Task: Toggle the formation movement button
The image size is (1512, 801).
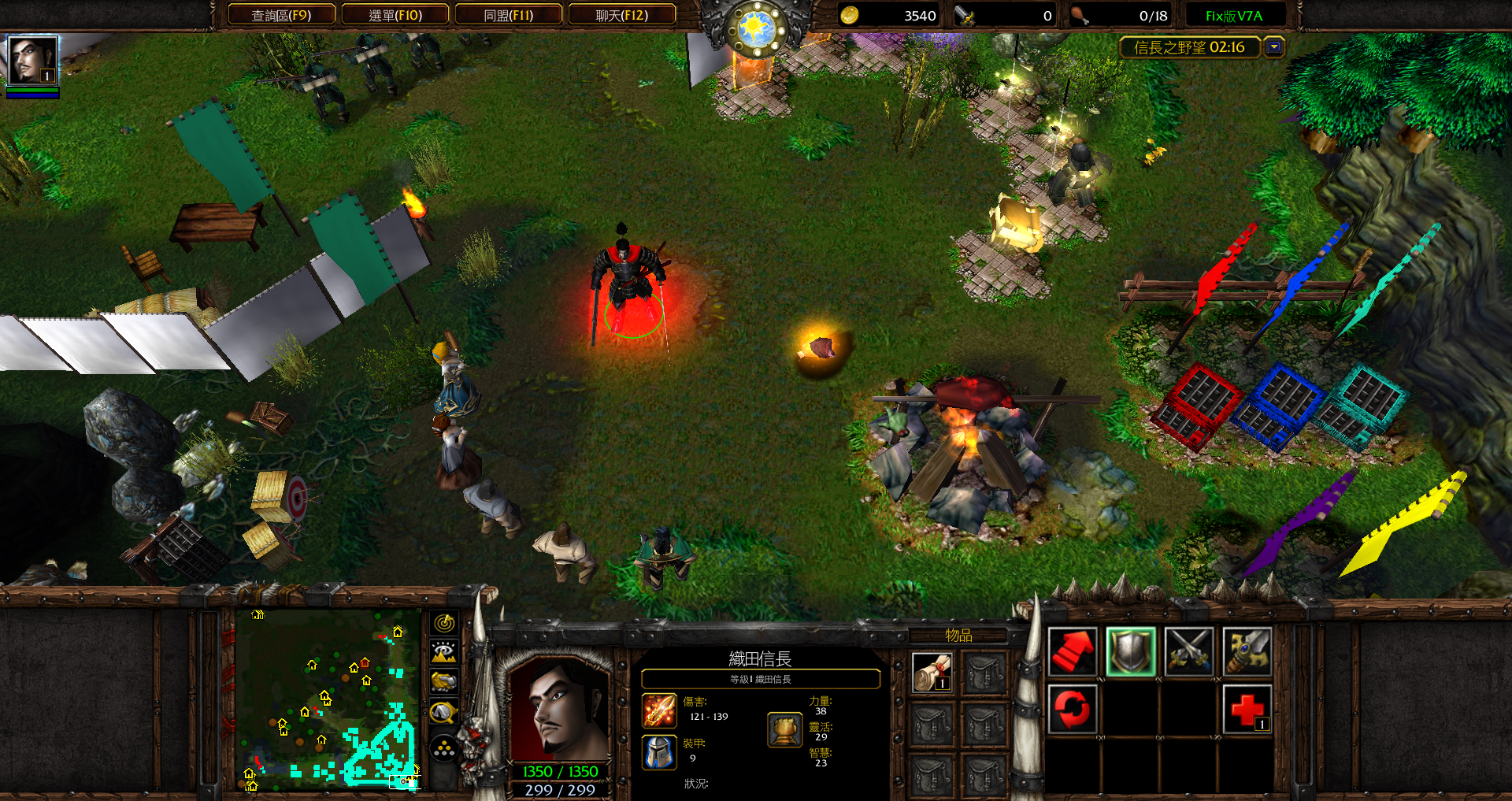Action: point(444,748)
